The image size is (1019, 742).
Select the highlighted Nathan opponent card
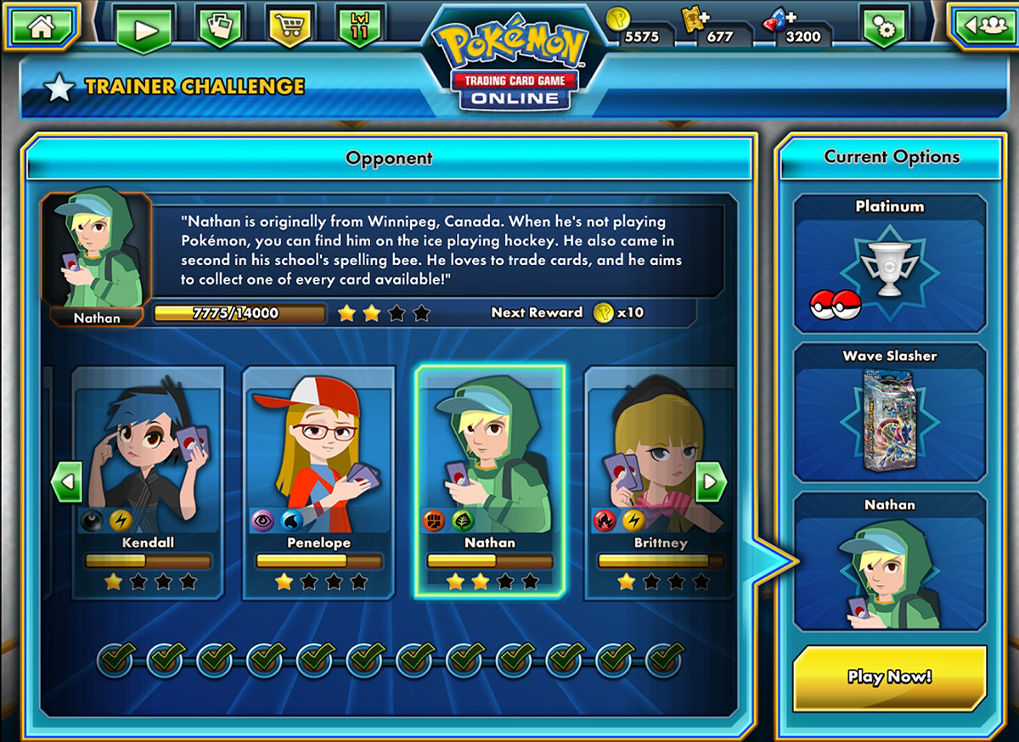coord(490,480)
